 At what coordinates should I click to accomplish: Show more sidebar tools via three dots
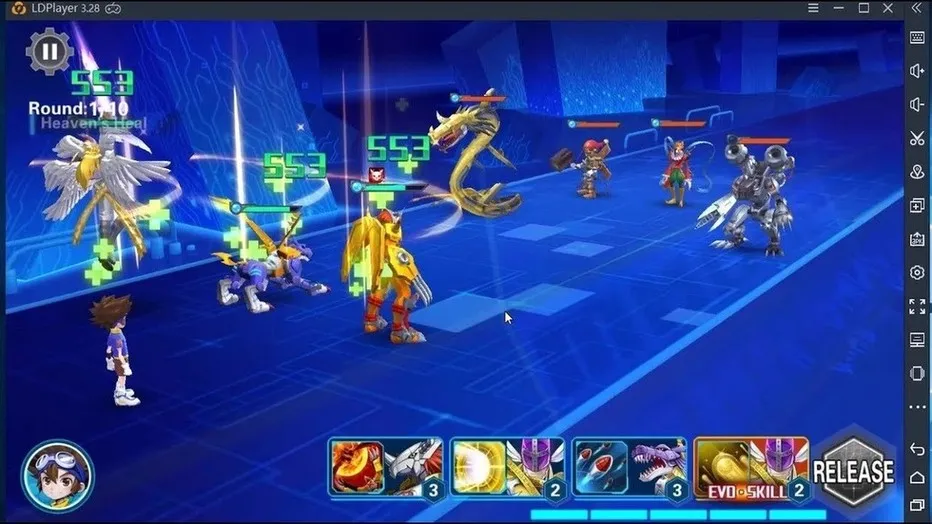(x=917, y=407)
